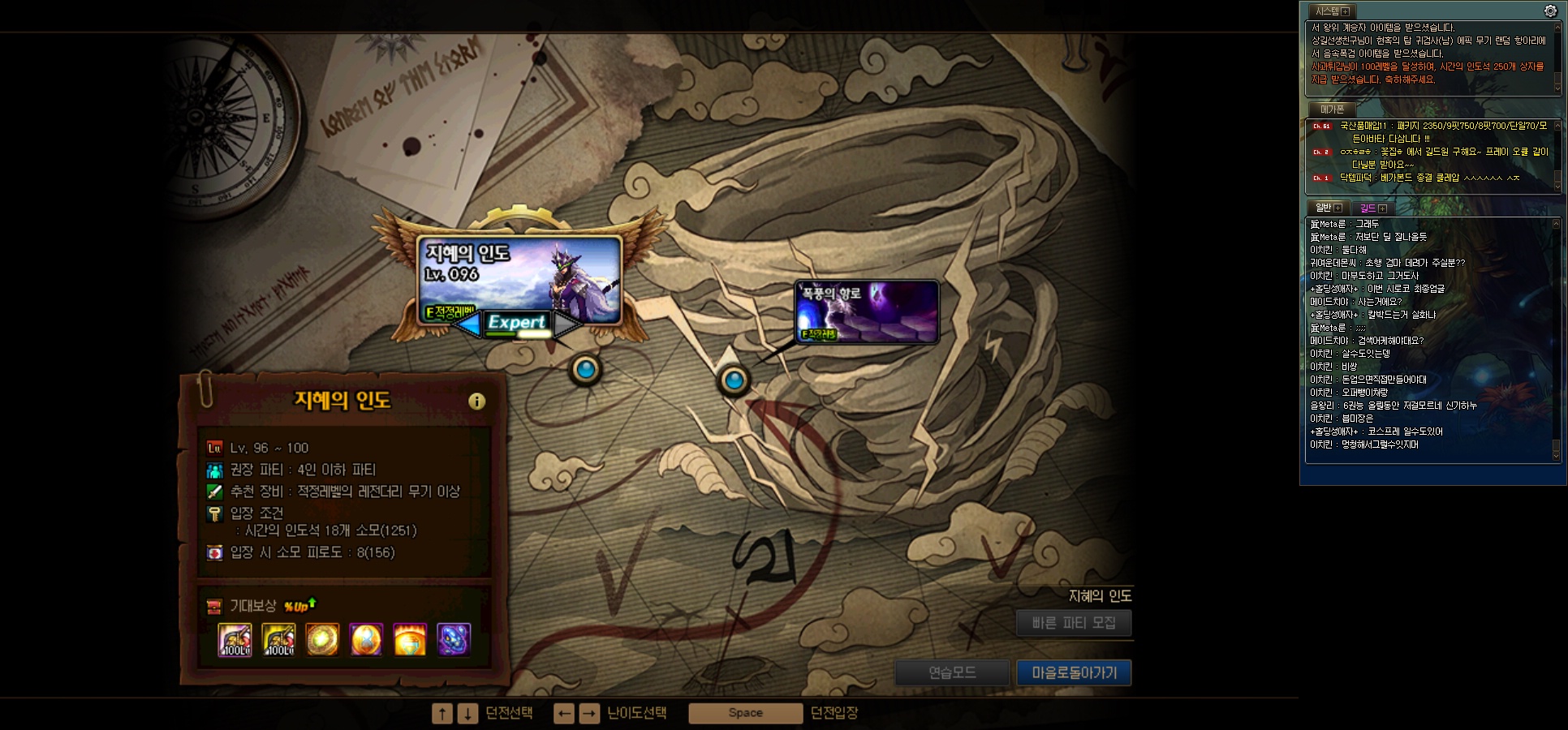The height and width of the screenshot is (730, 1568).
Task: Inspect the green gem gold coin reward
Action: [322, 640]
